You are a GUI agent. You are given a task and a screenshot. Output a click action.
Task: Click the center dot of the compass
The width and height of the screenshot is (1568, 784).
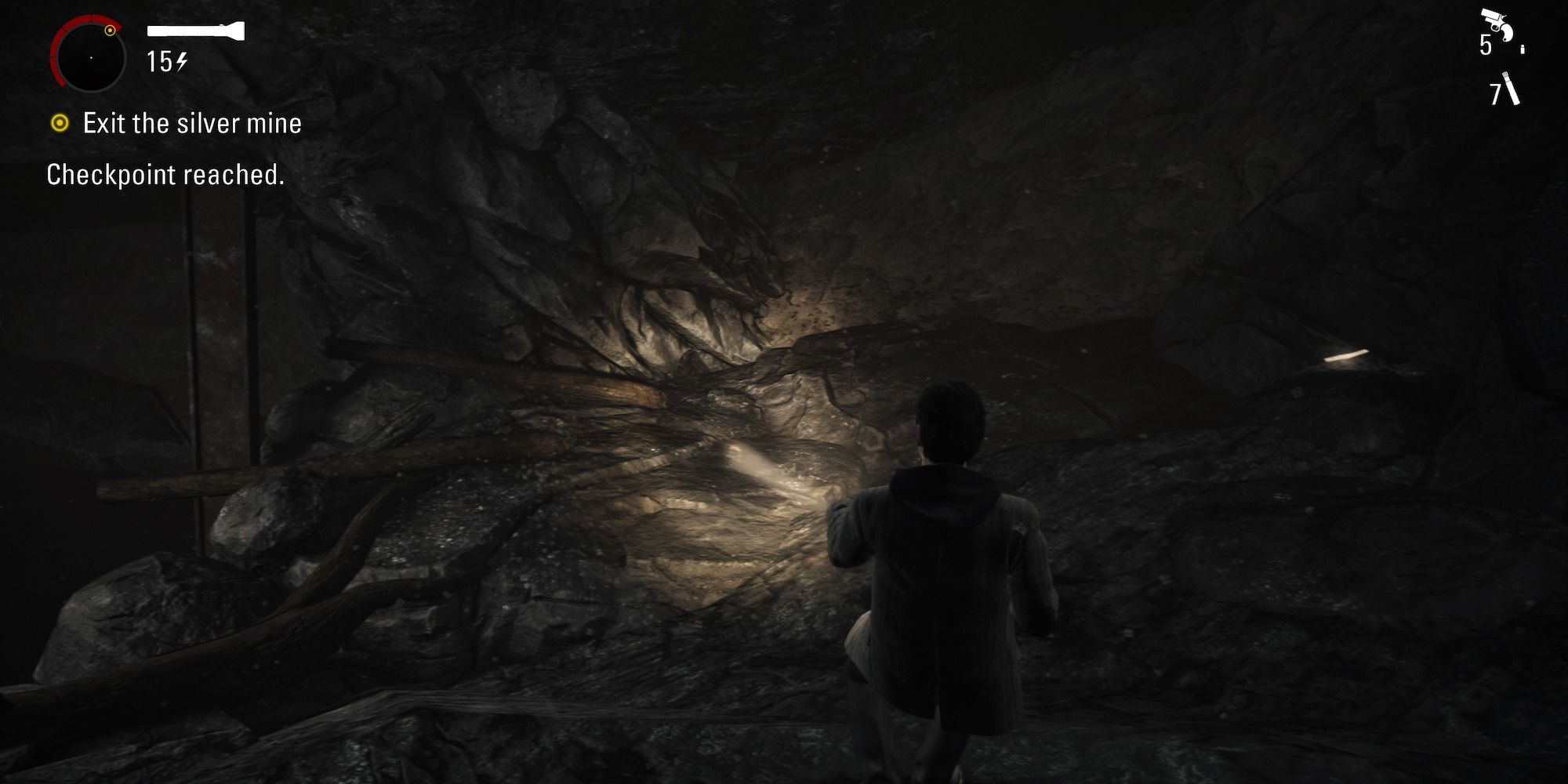92,58
